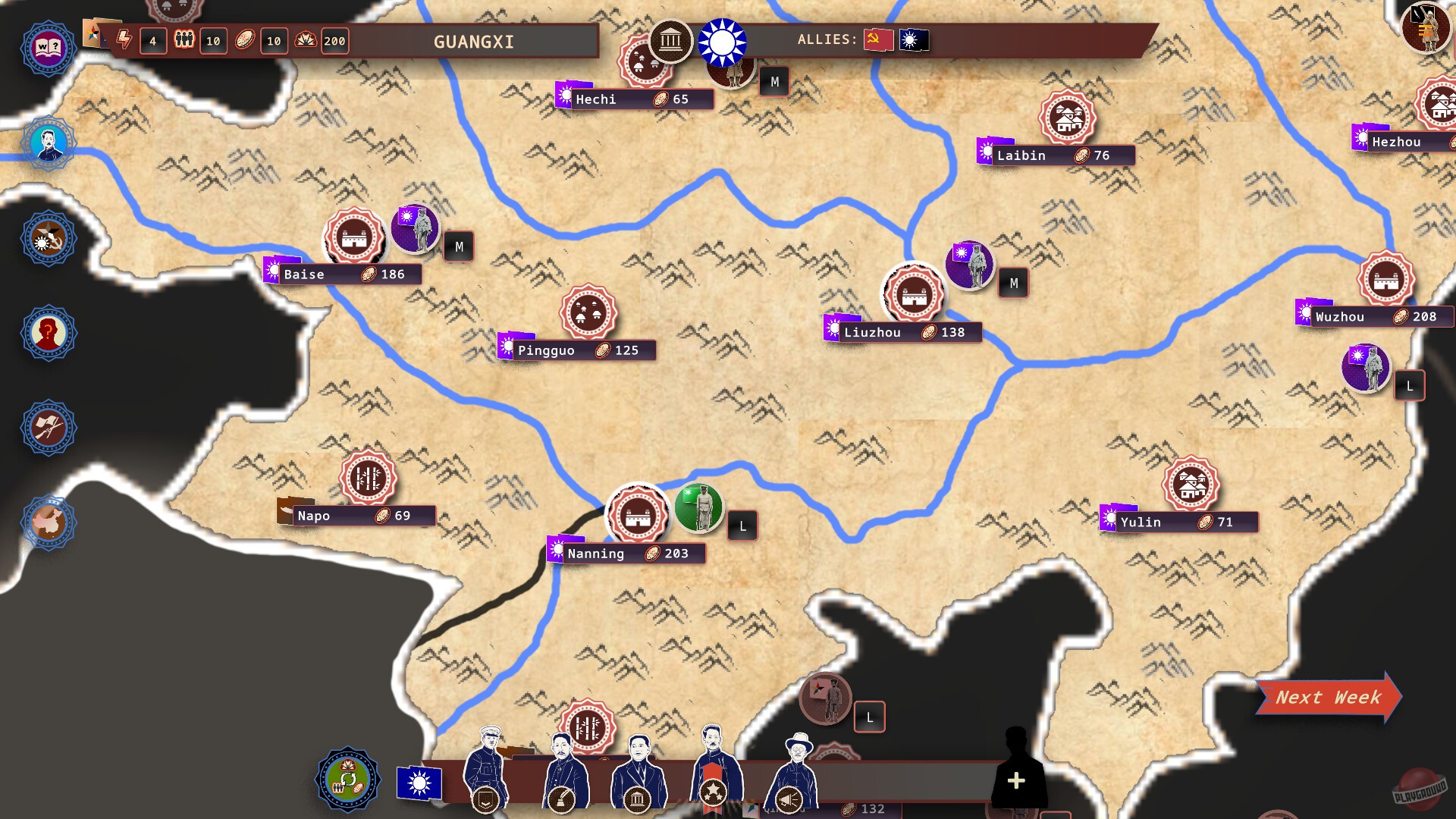Click the sun and hammer-sickle faction icon
This screenshot has height=819, width=1456.
(48, 238)
